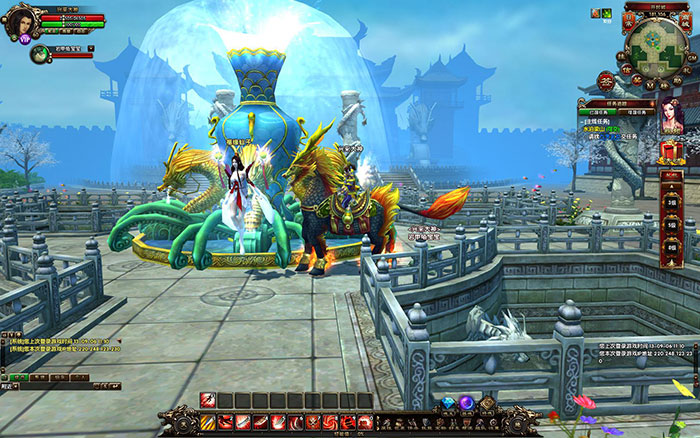Open the blue diamond shop icon
Screen dimensions: 700x438
tap(449, 403)
